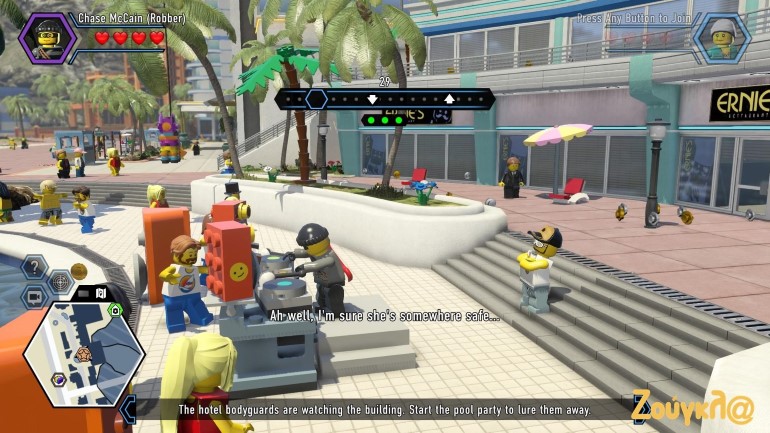Image resolution: width=770 pixels, height=433 pixels.
Task: Select the video camera icon
Action: click(35, 297)
